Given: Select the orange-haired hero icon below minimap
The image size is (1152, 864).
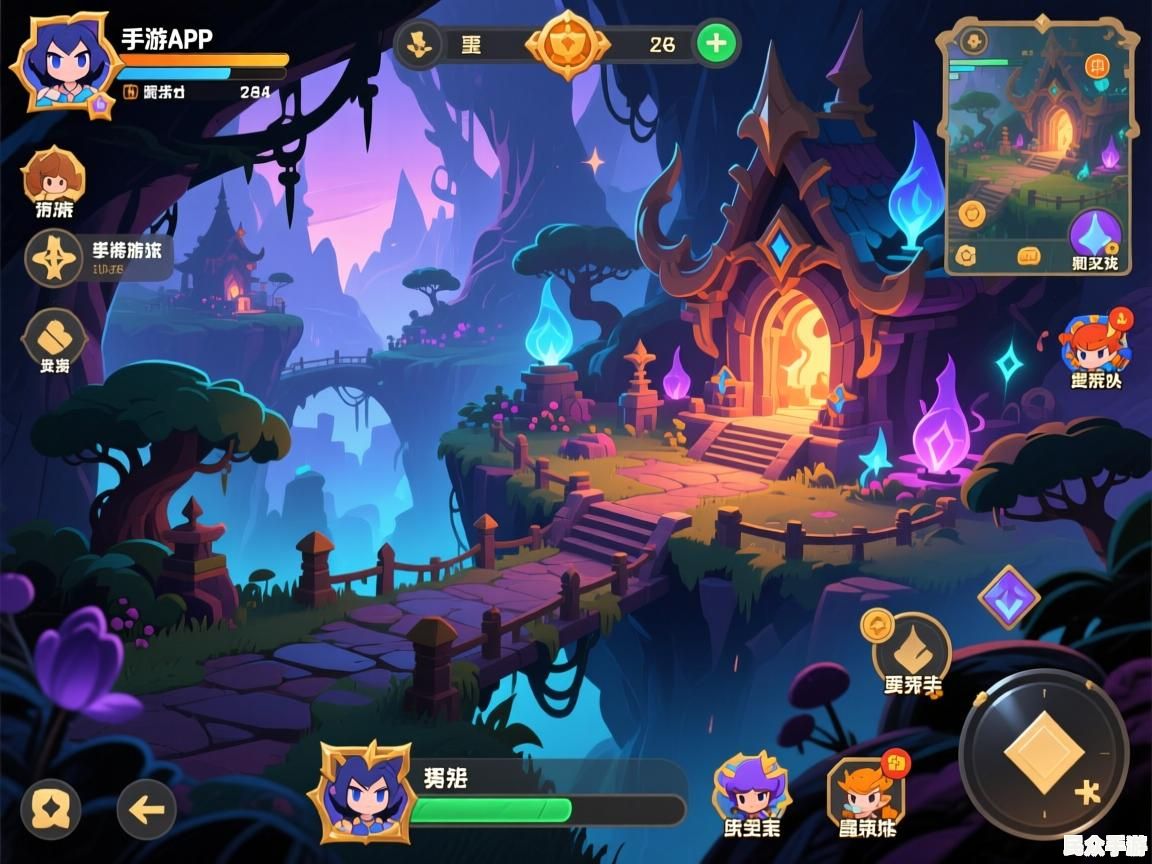Looking at the screenshot, I should 1095,345.
